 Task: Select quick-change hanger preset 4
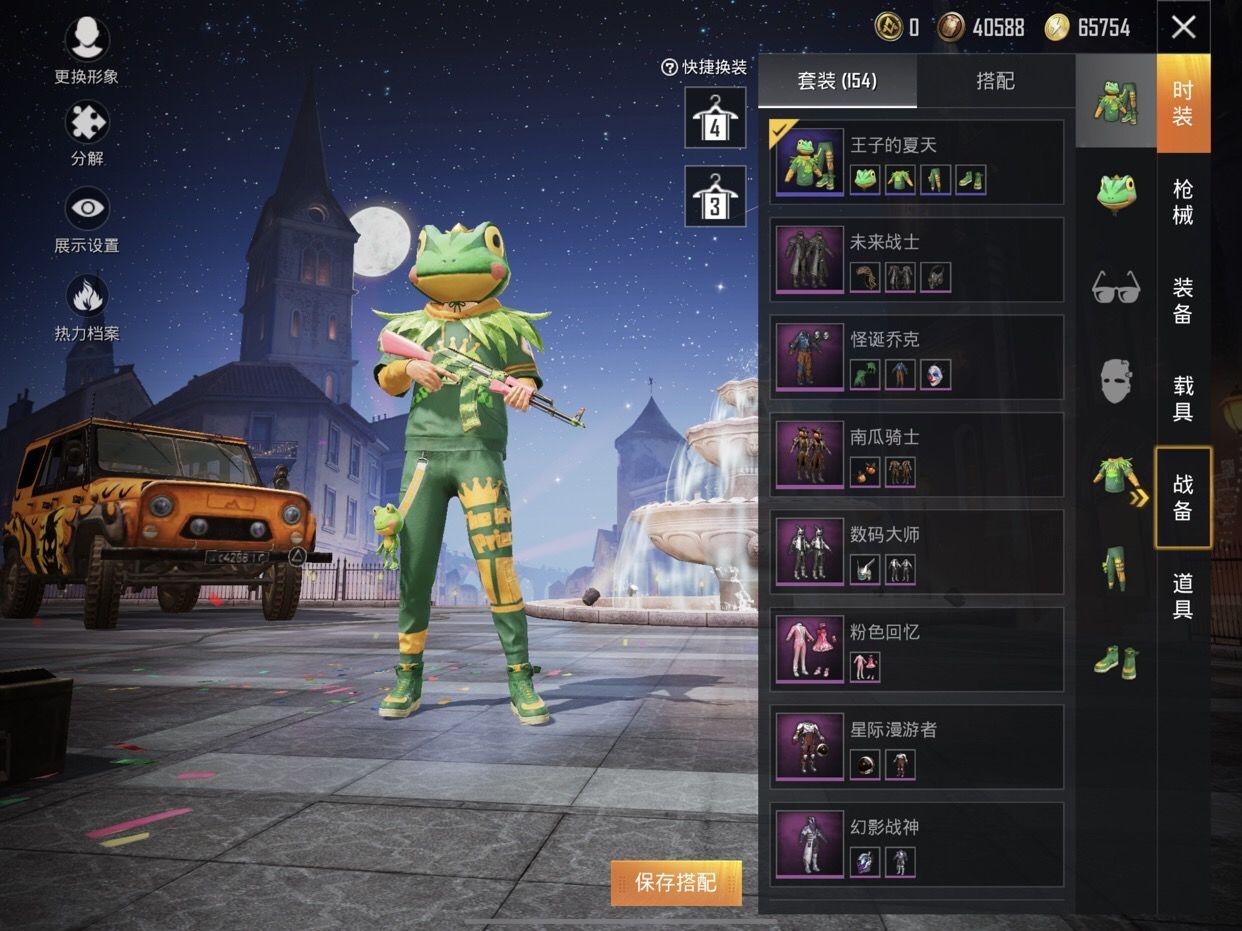[x=715, y=118]
